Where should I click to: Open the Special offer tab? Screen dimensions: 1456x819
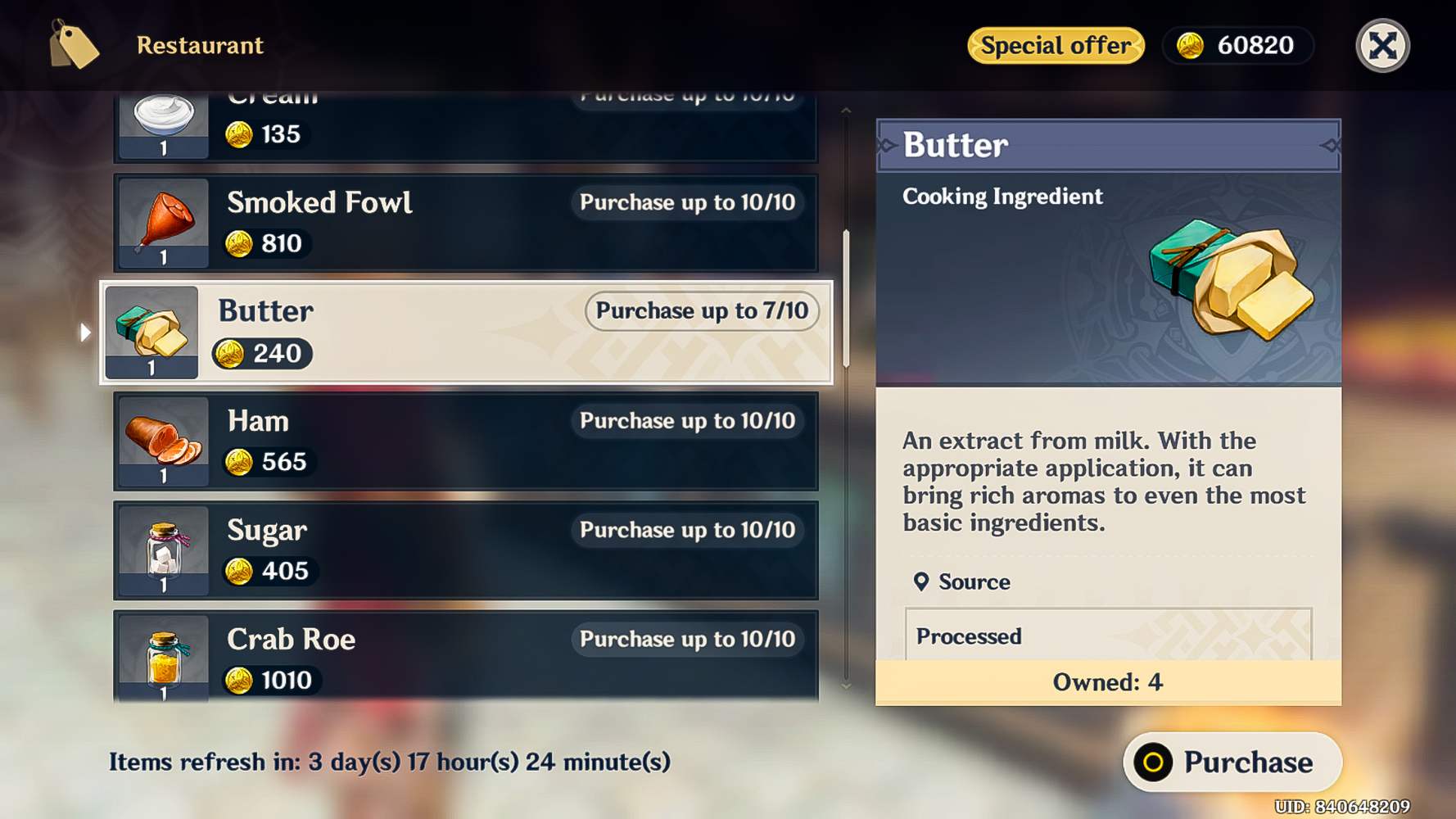point(1055,46)
